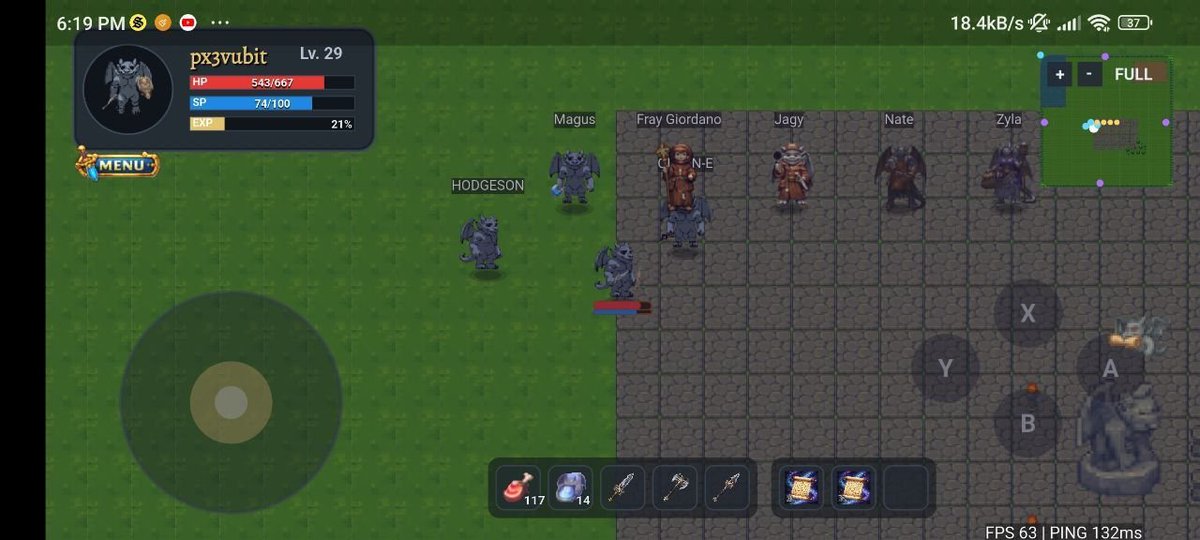Expand the minimap using FULL
1200x540 pixels.
1133,74
